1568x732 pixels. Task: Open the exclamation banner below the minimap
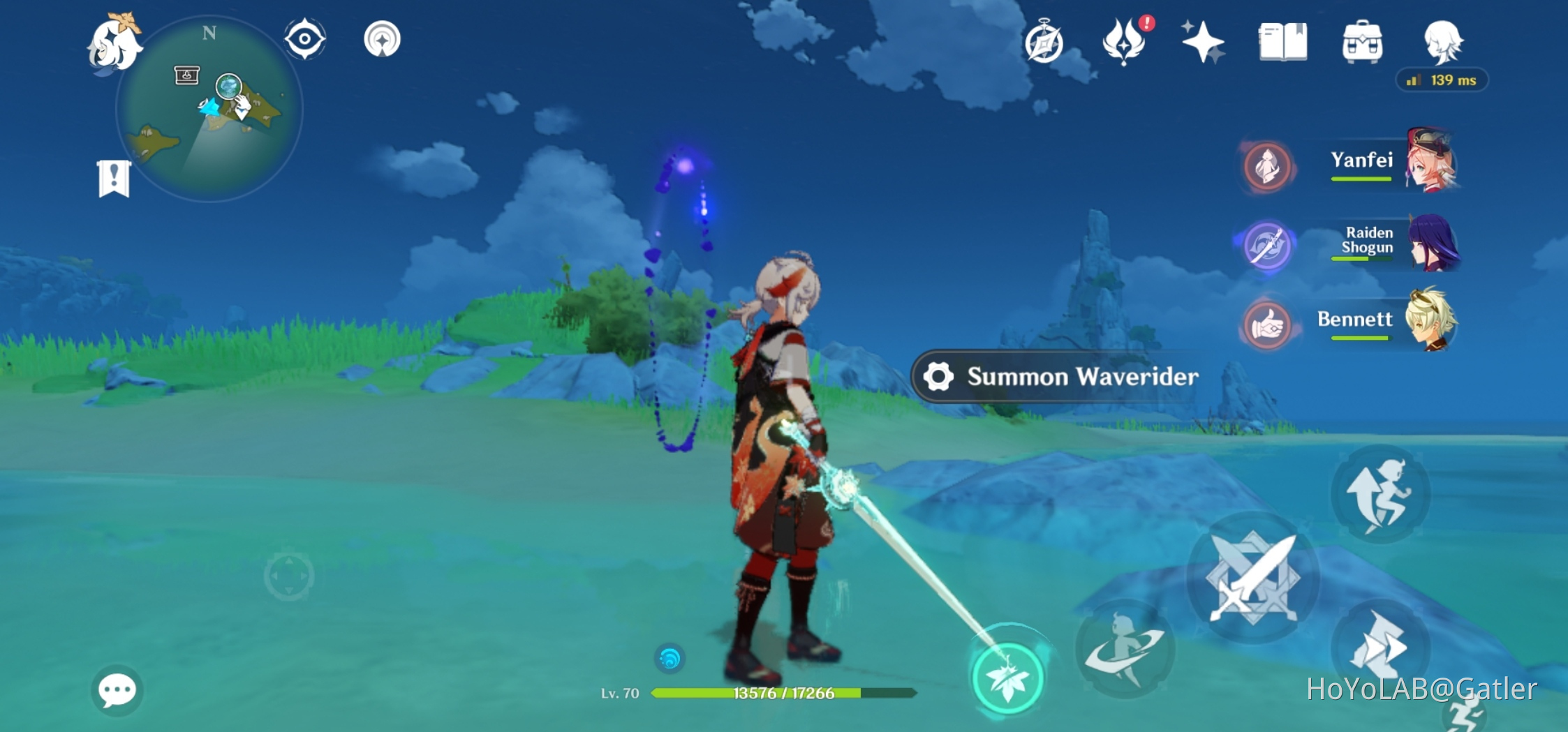point(113,177)
